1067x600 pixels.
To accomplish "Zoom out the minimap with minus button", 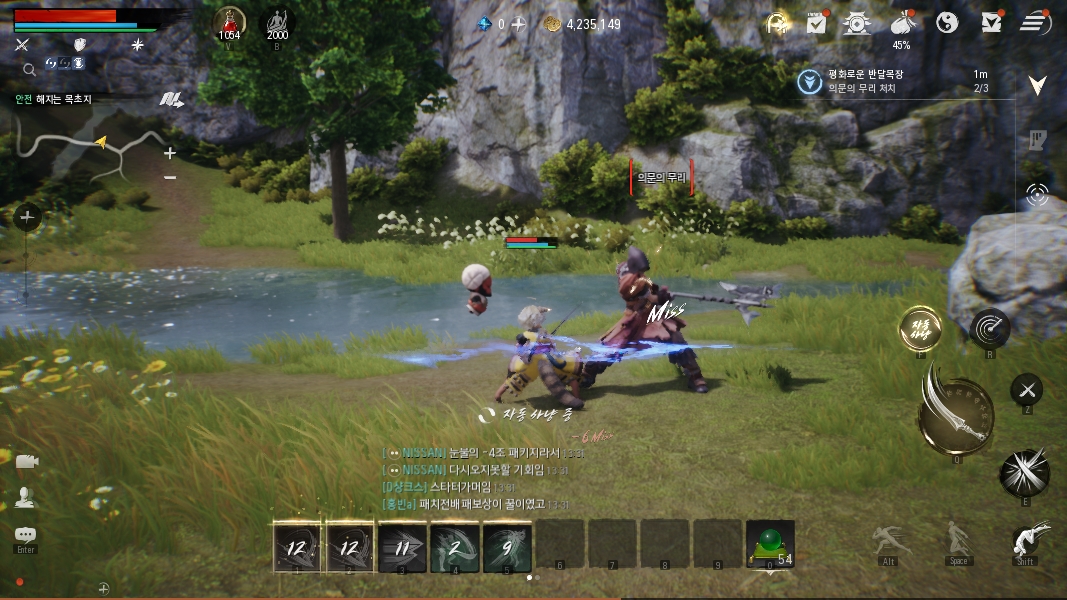I will click(170, 177).
